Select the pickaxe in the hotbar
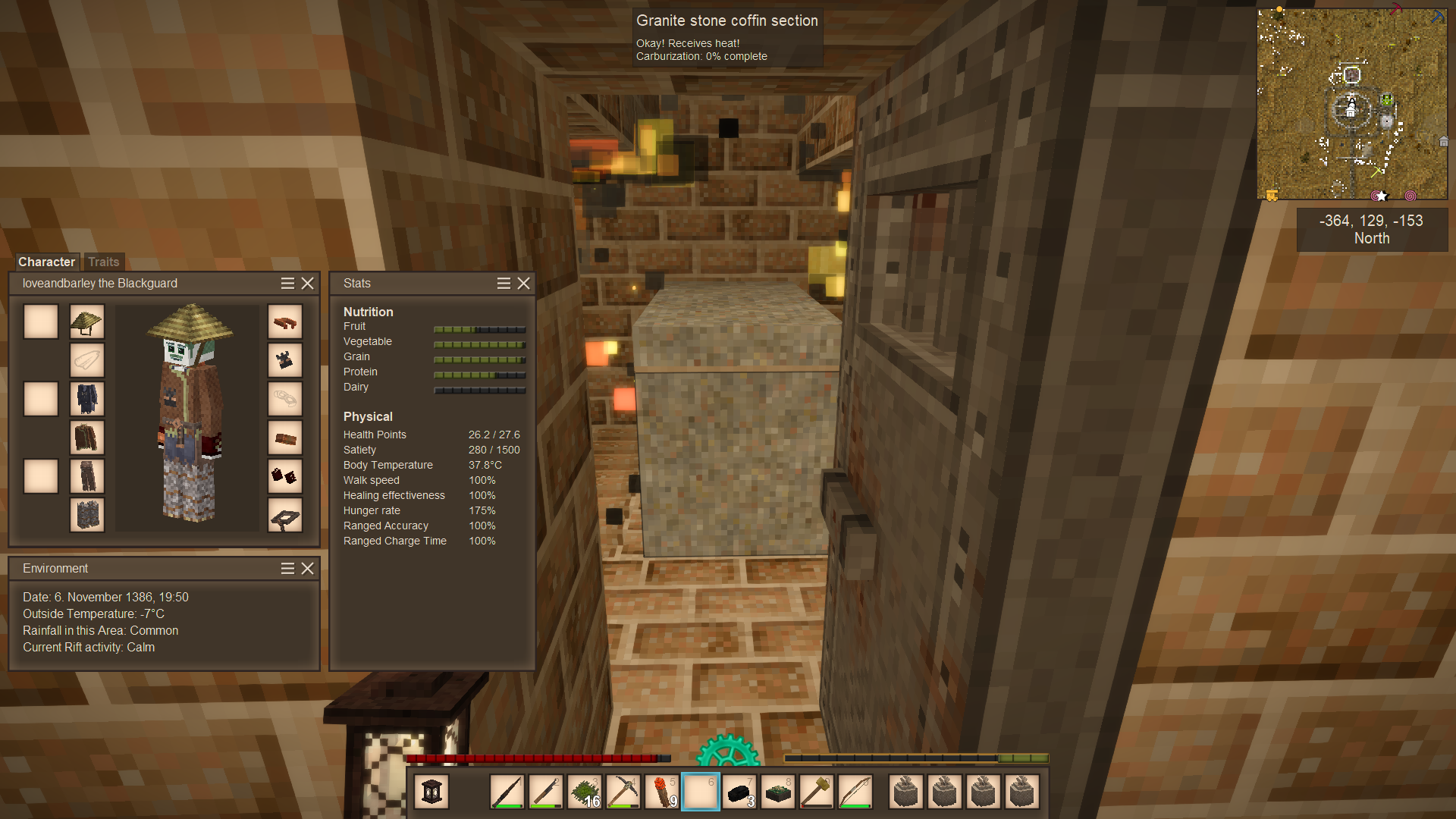The width and height of the screenshot is (1456, 819). pyautogui.click(x=623, y=792)
